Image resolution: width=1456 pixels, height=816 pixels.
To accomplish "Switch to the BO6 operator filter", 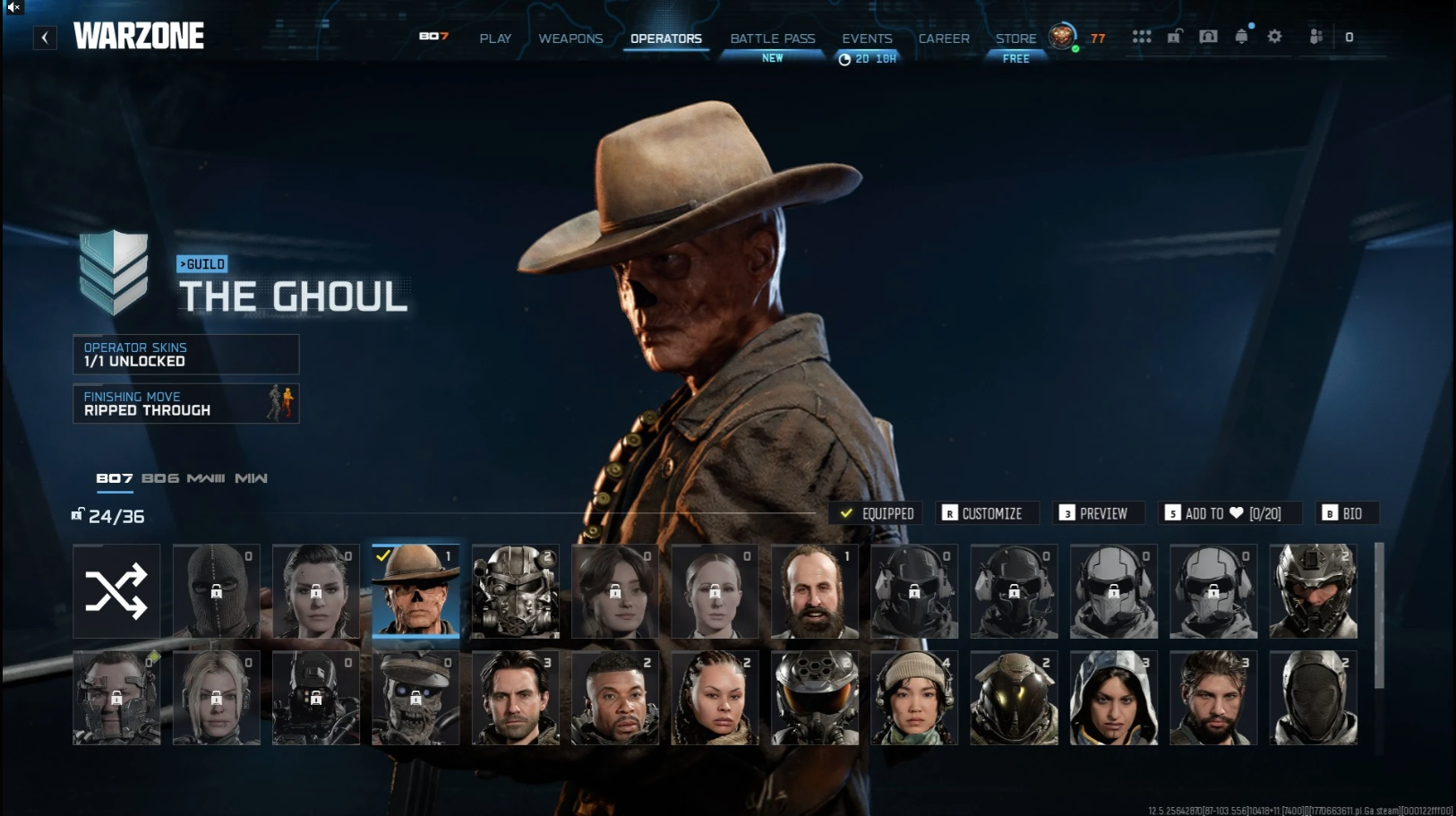I will pos(160,478).
